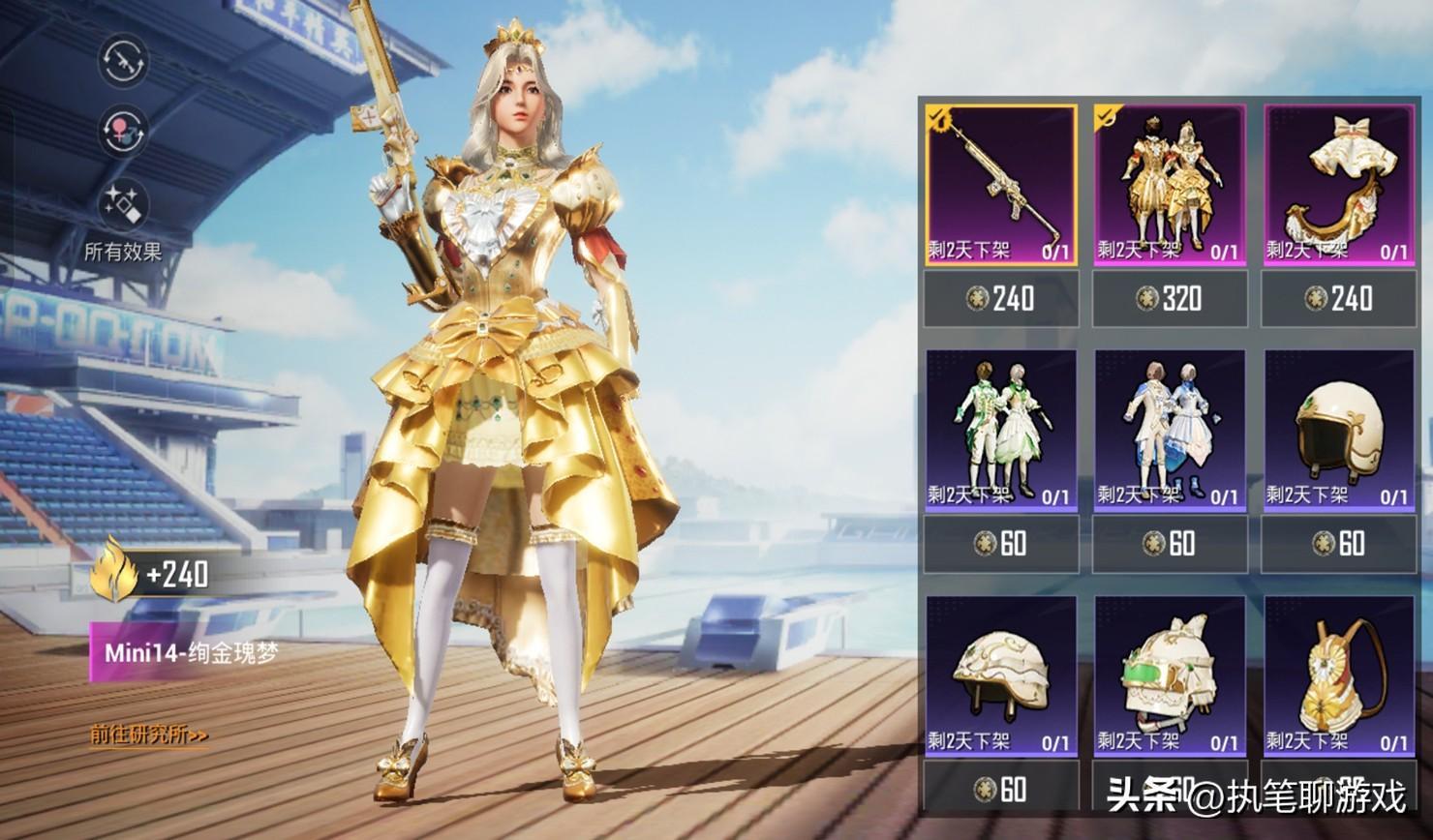1433x840 pixels.
Task: Select the helmet with green visor
Action: pyautogui.click(x=1170, y=675)
